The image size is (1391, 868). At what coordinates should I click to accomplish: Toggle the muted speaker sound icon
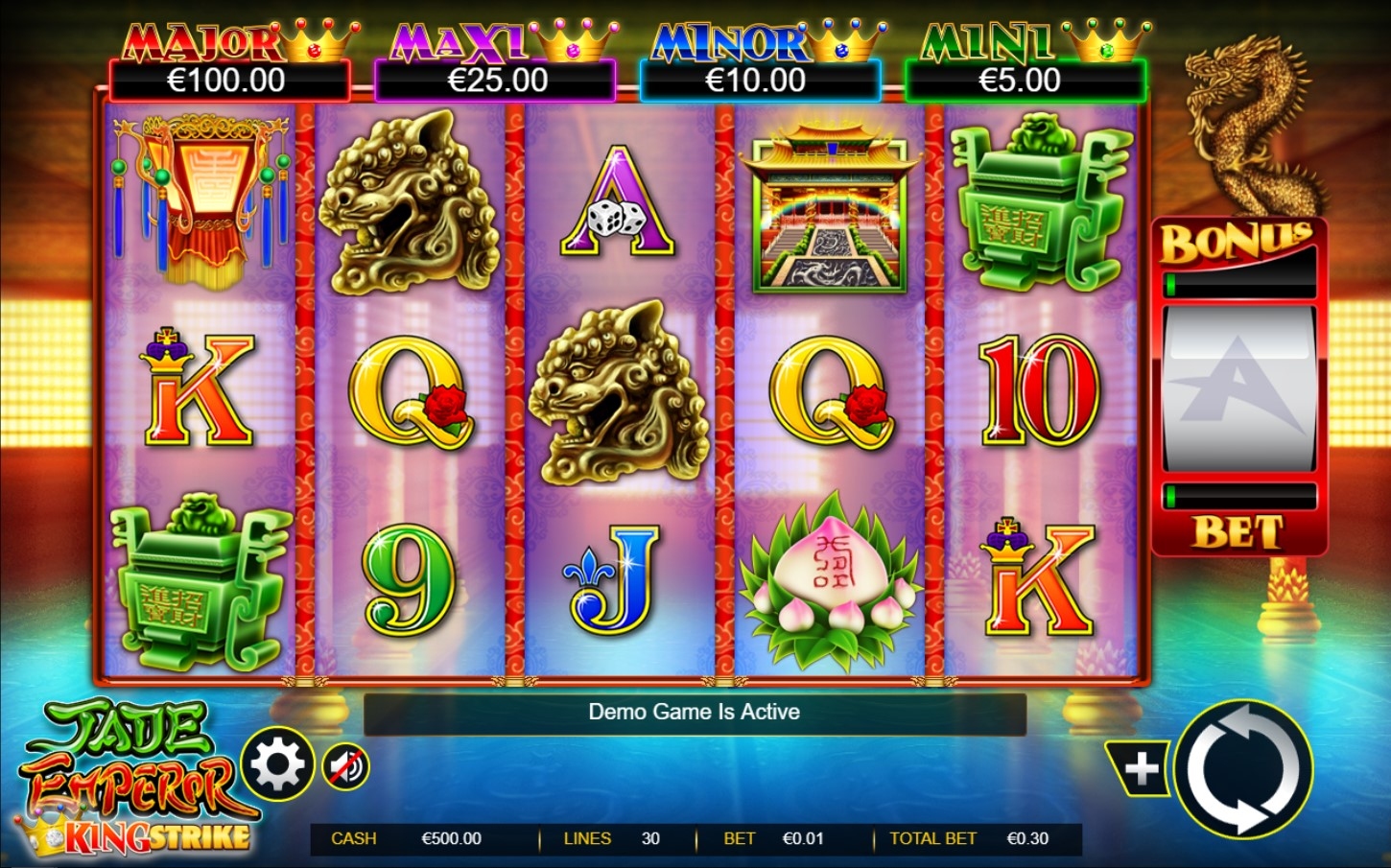pyautogui.click(x=345, y=766)
